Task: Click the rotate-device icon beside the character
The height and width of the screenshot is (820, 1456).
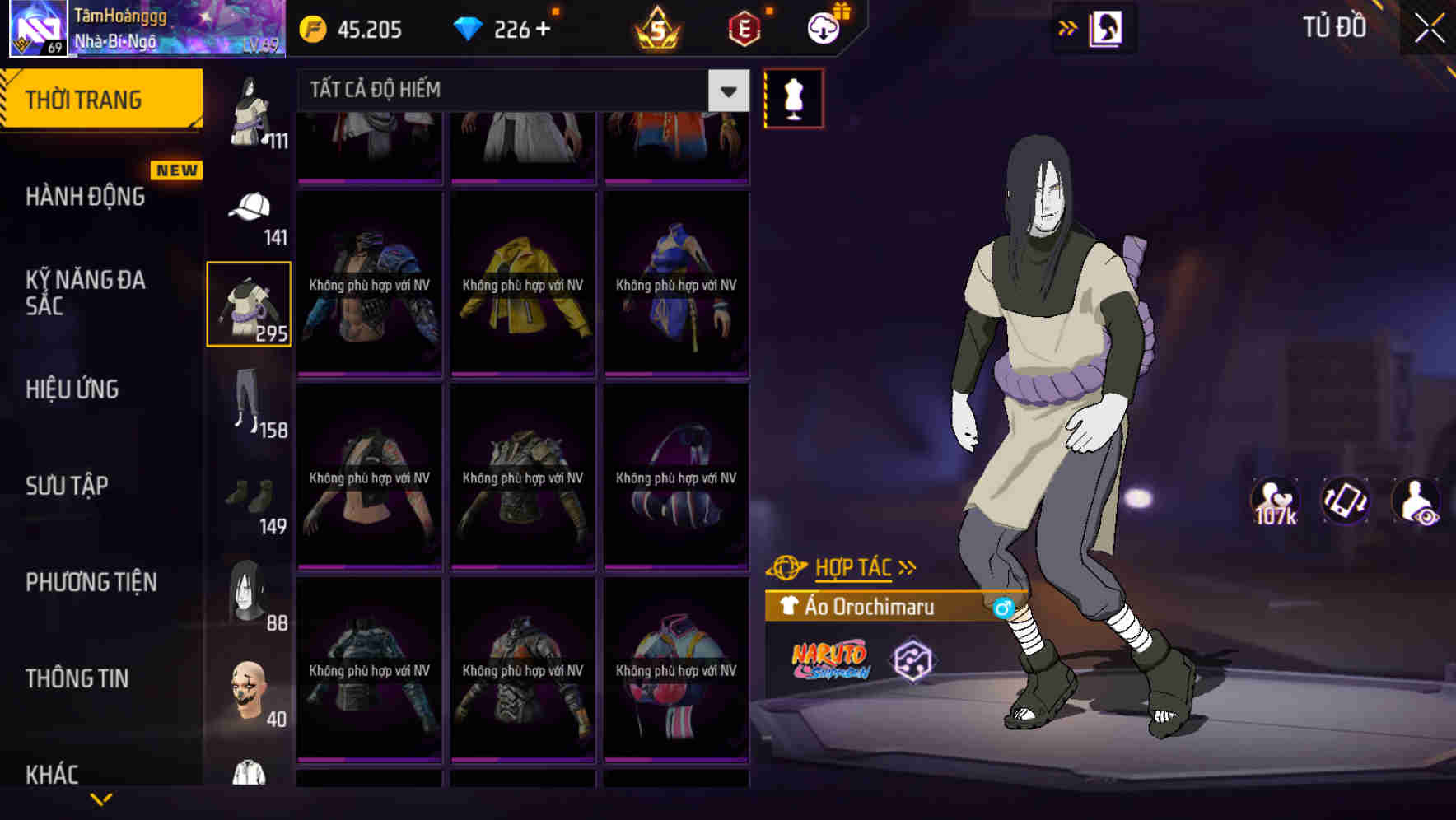Action: (1345, 501)
